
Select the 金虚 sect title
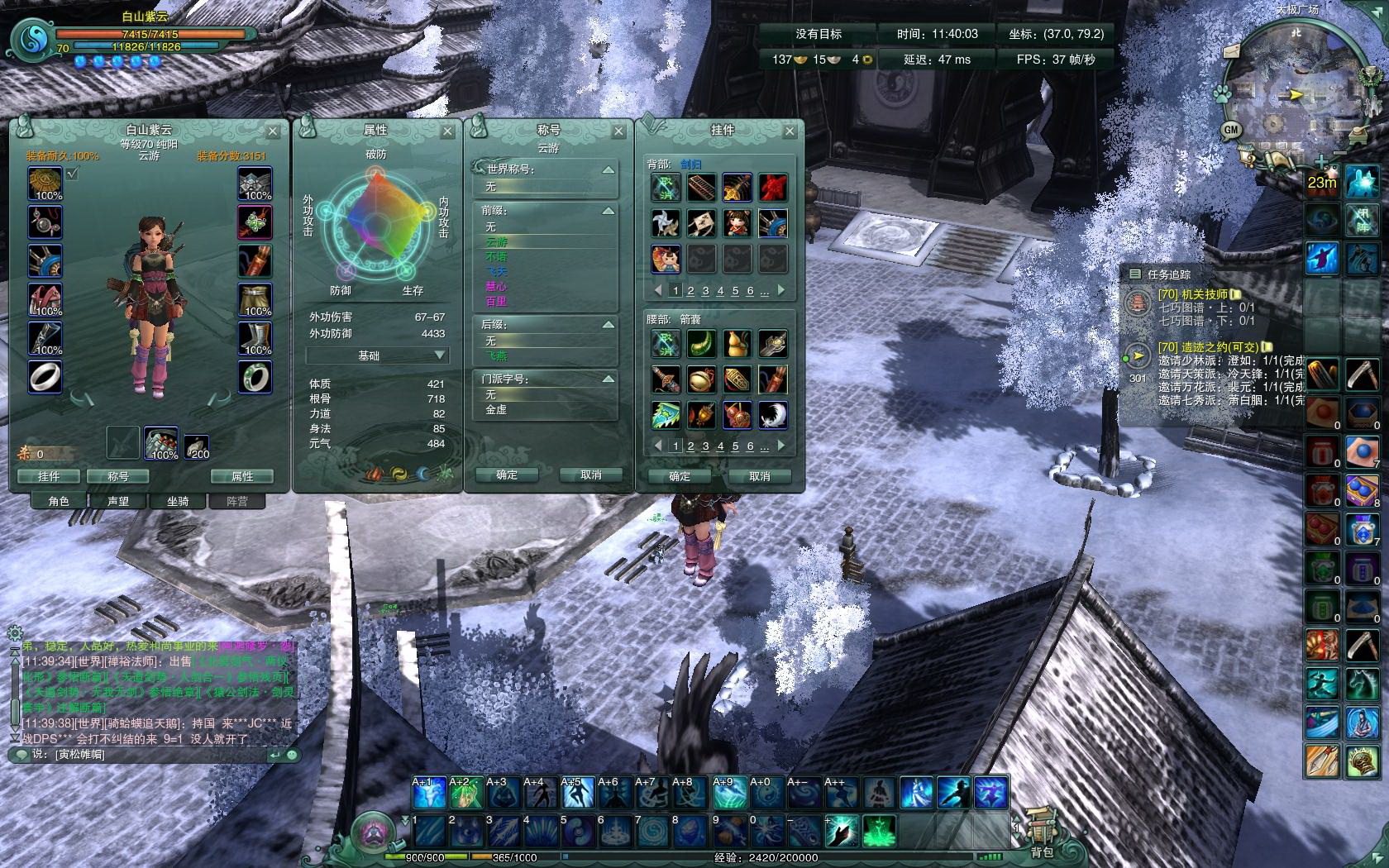click(497, 409)
